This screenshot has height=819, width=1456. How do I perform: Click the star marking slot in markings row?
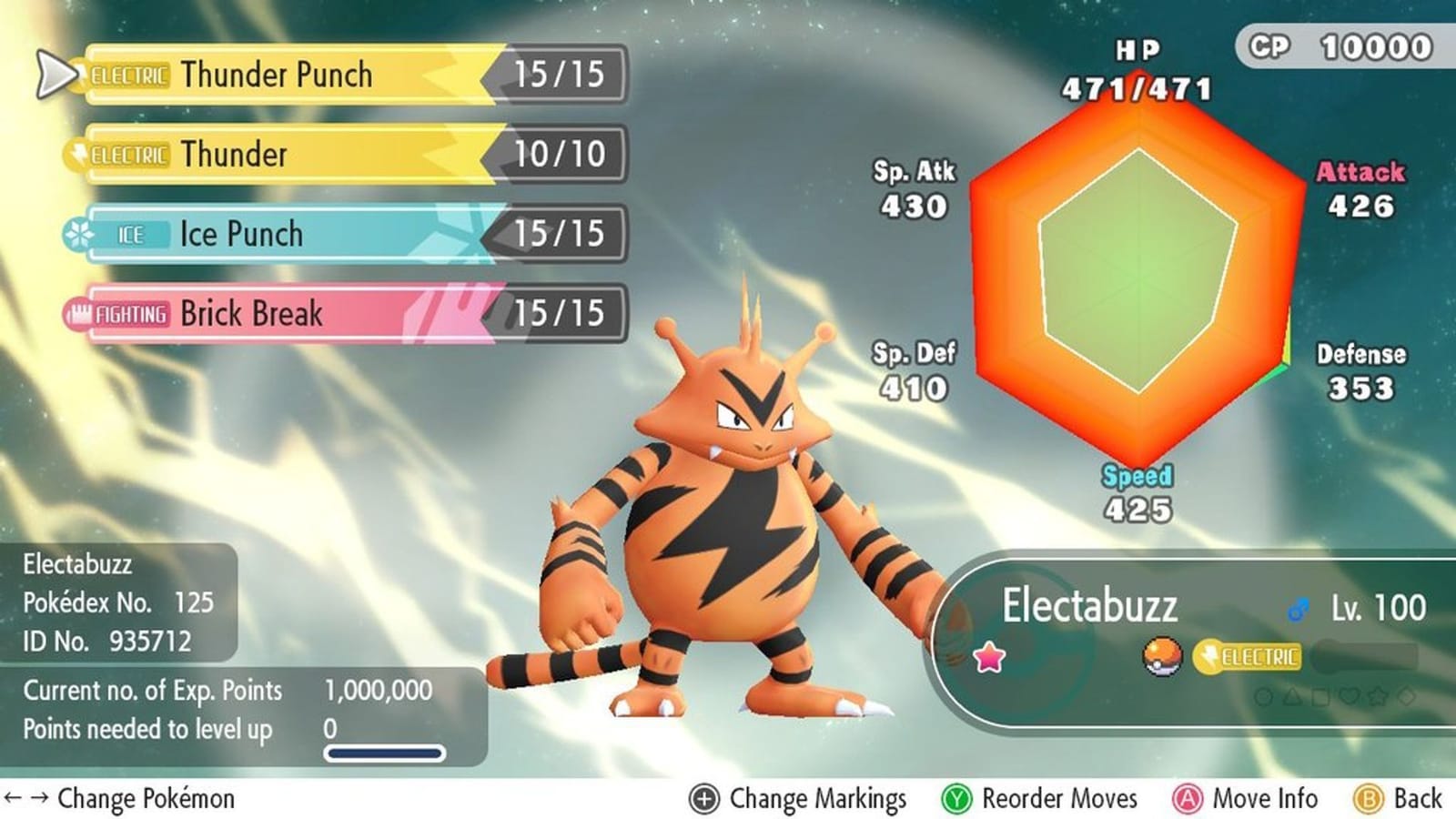tap(1376, 696)
